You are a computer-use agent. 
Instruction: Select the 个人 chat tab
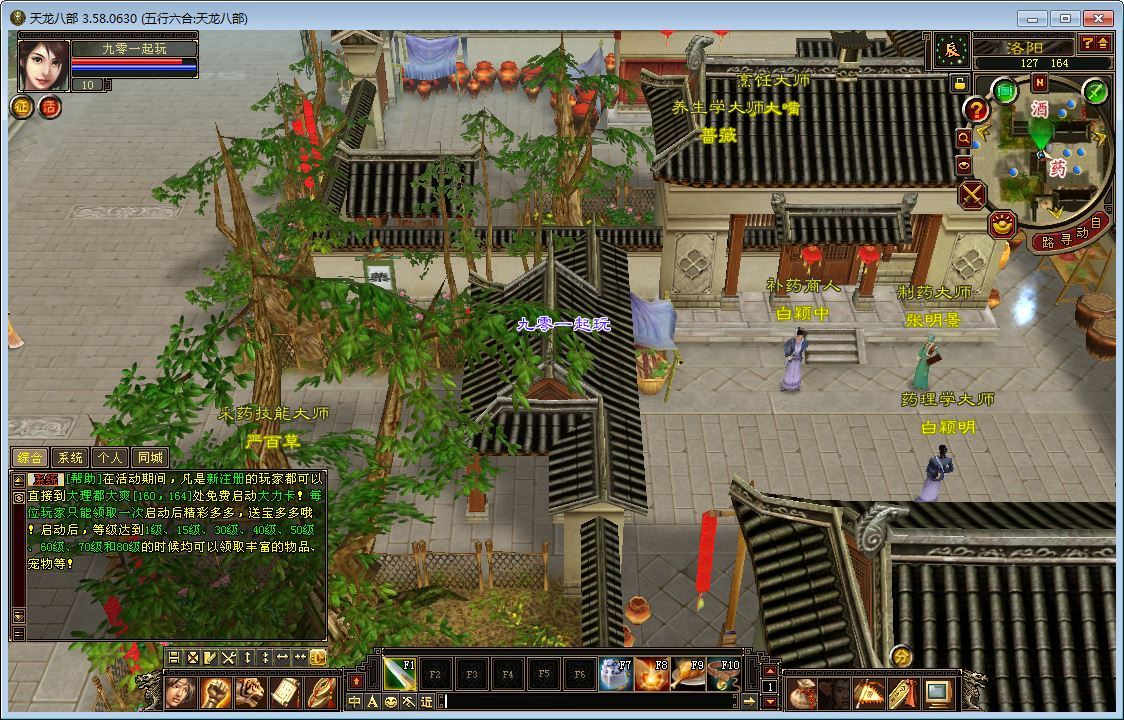110,458
